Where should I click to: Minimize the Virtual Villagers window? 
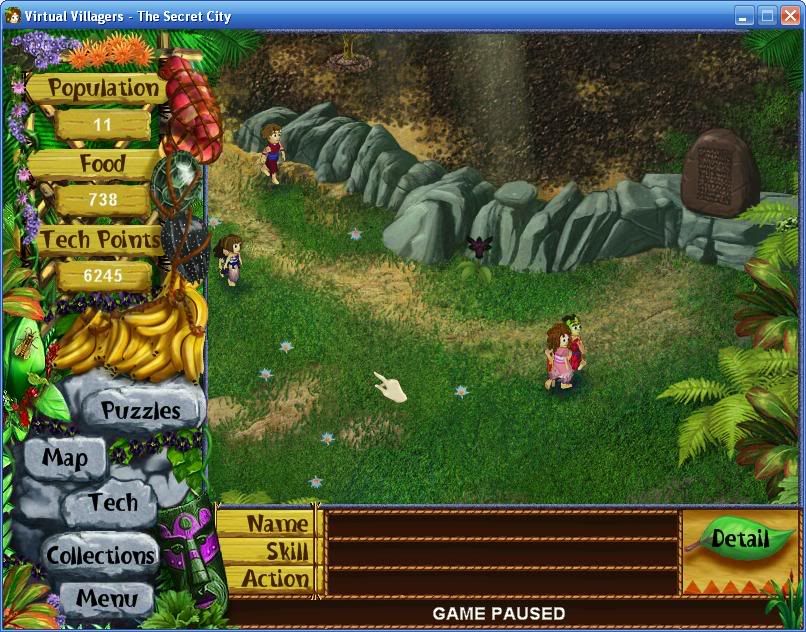point(744,15)
